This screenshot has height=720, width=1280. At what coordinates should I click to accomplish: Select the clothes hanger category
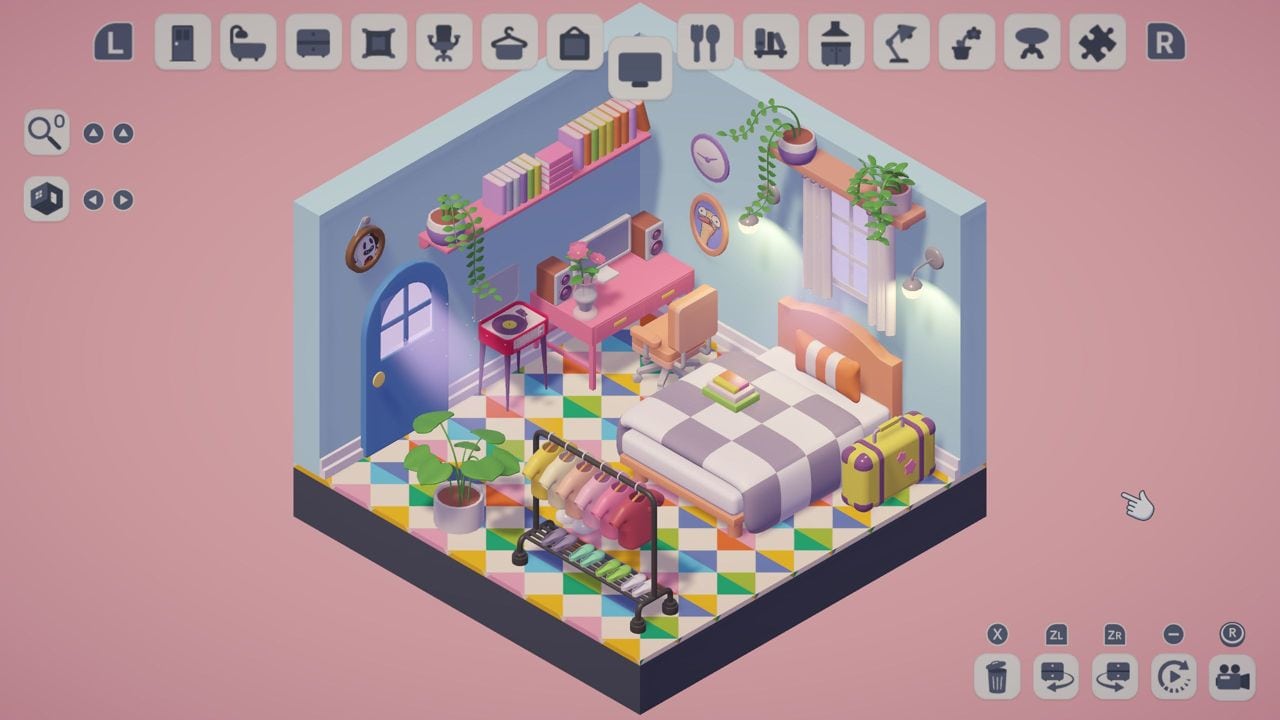tap(508, 44)
